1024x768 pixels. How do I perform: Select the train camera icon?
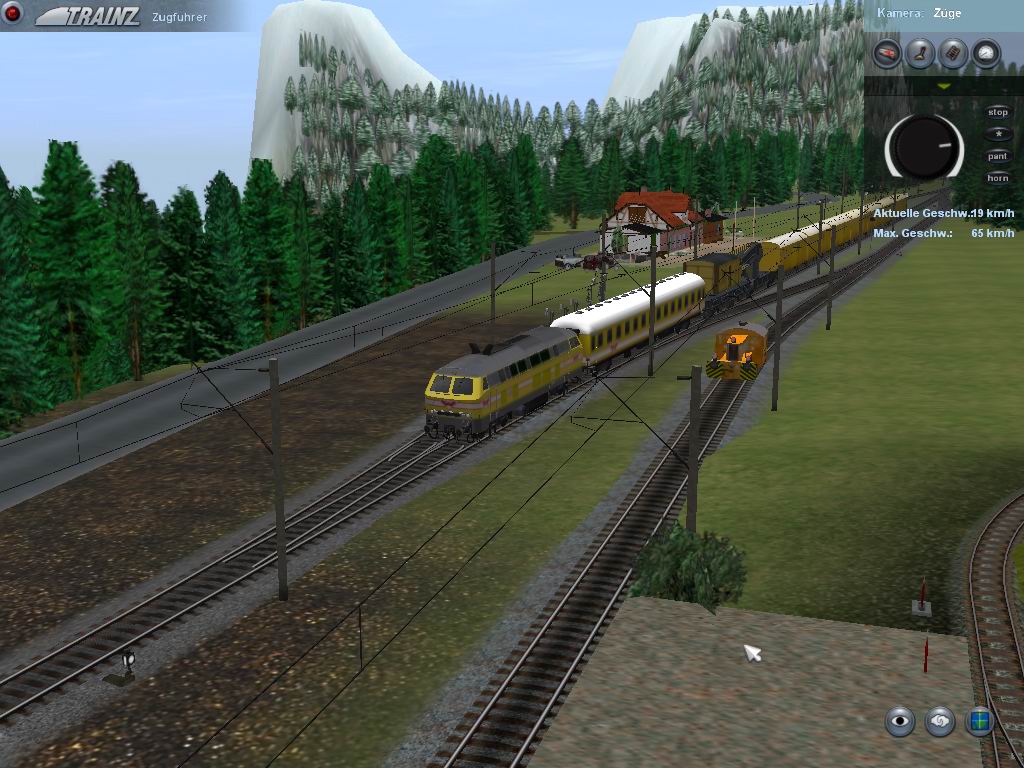(887, 53)
